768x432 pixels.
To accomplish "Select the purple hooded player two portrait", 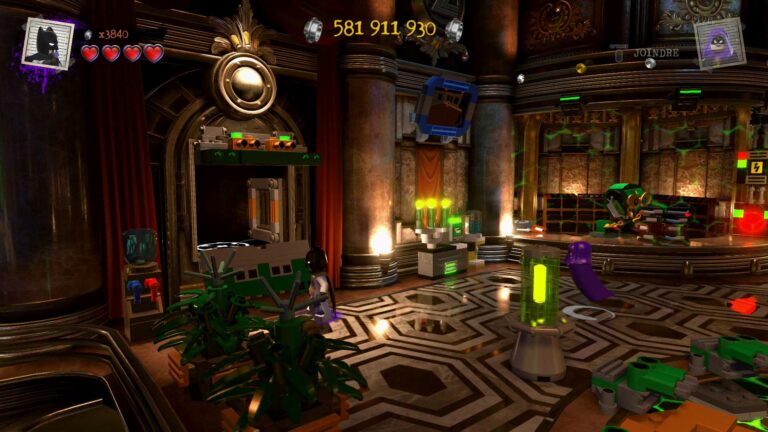I will (719, 42).
